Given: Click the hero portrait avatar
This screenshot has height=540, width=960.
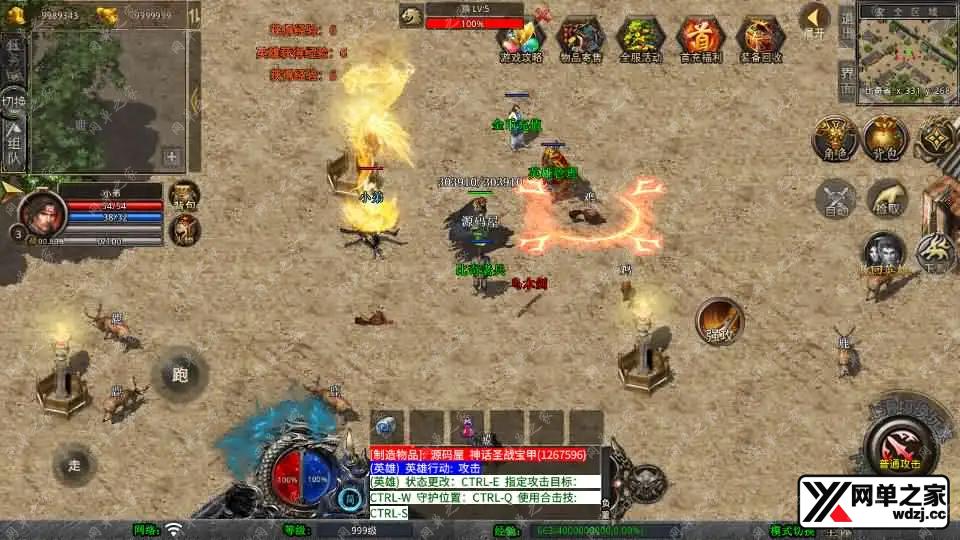Looking at the screenshot, I should coord(41,212).
